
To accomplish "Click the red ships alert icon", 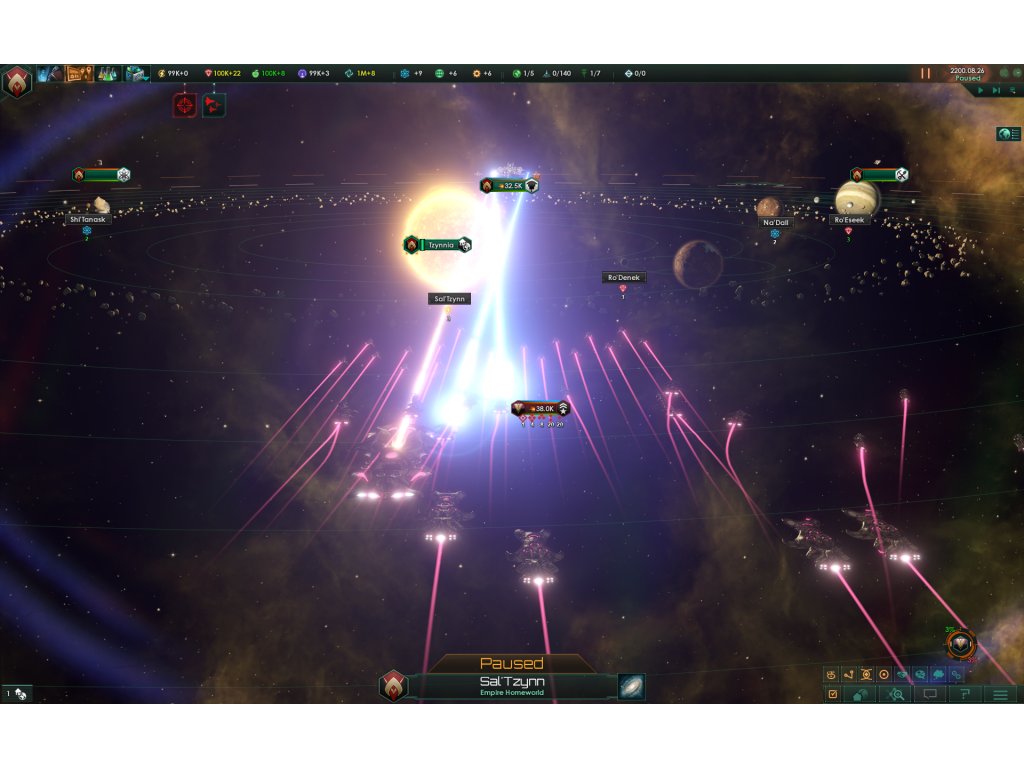I will pos(213,105).
